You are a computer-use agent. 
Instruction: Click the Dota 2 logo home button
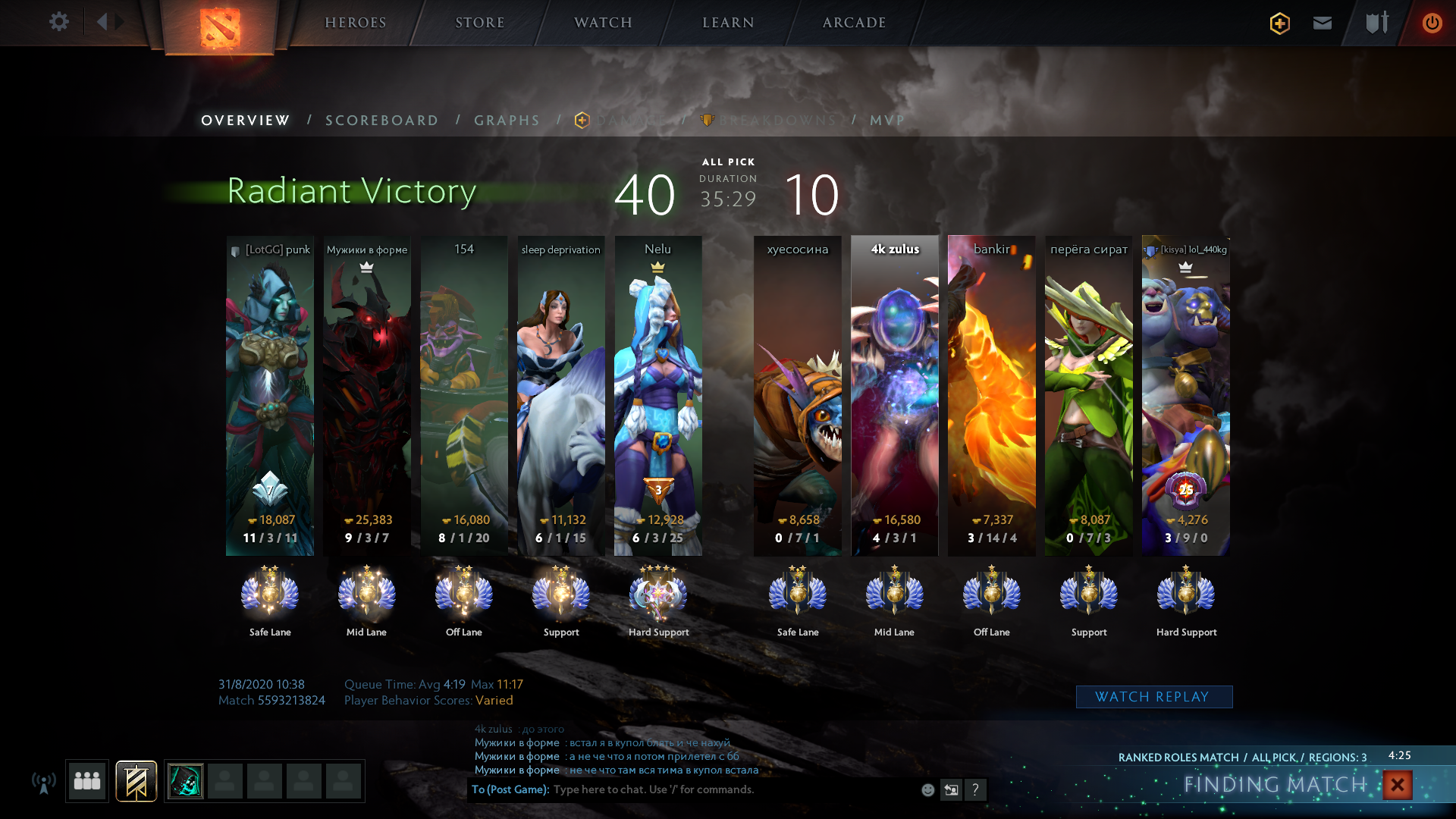220,28
